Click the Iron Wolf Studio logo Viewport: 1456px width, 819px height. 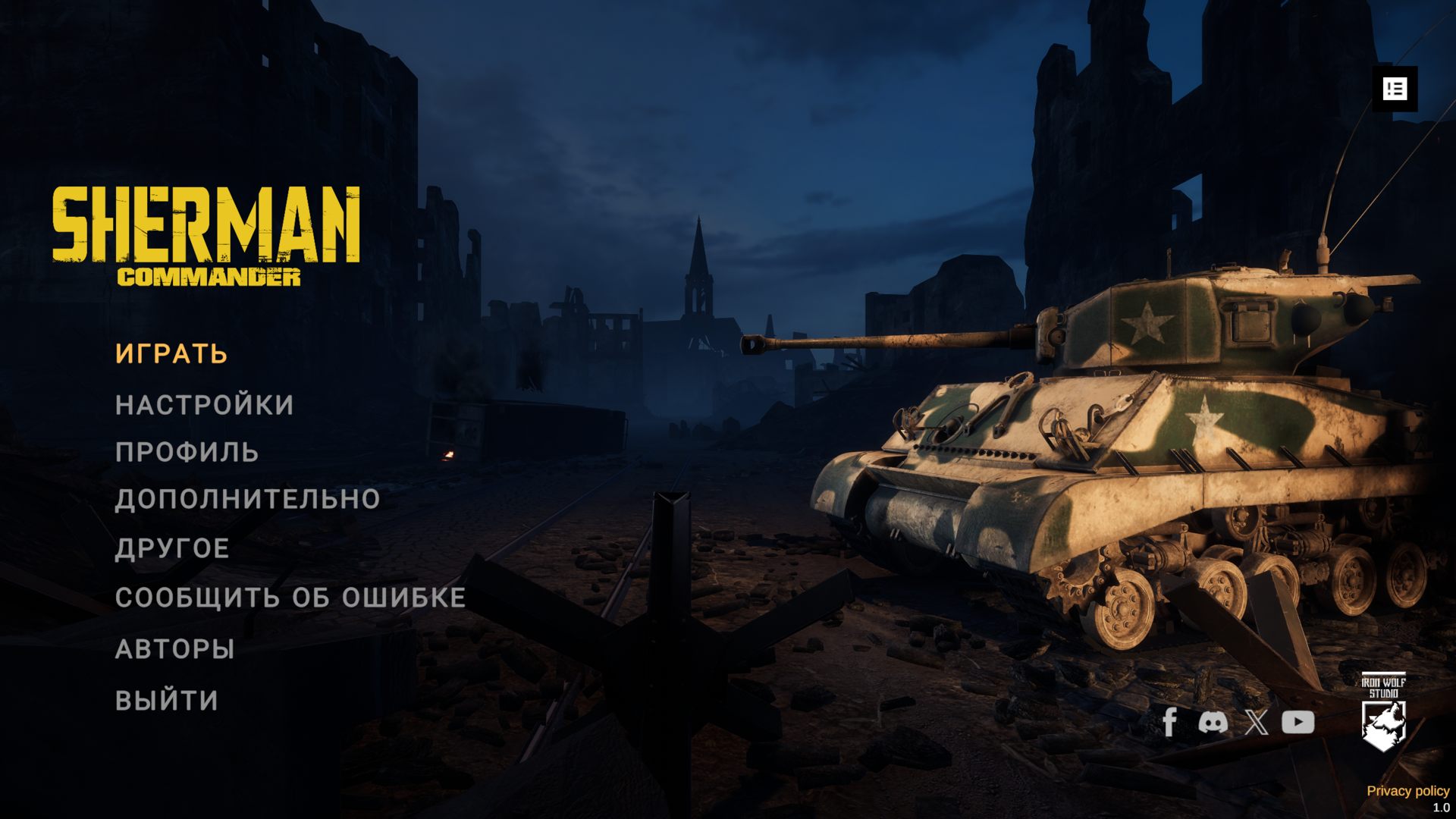tap(1383, 711)
